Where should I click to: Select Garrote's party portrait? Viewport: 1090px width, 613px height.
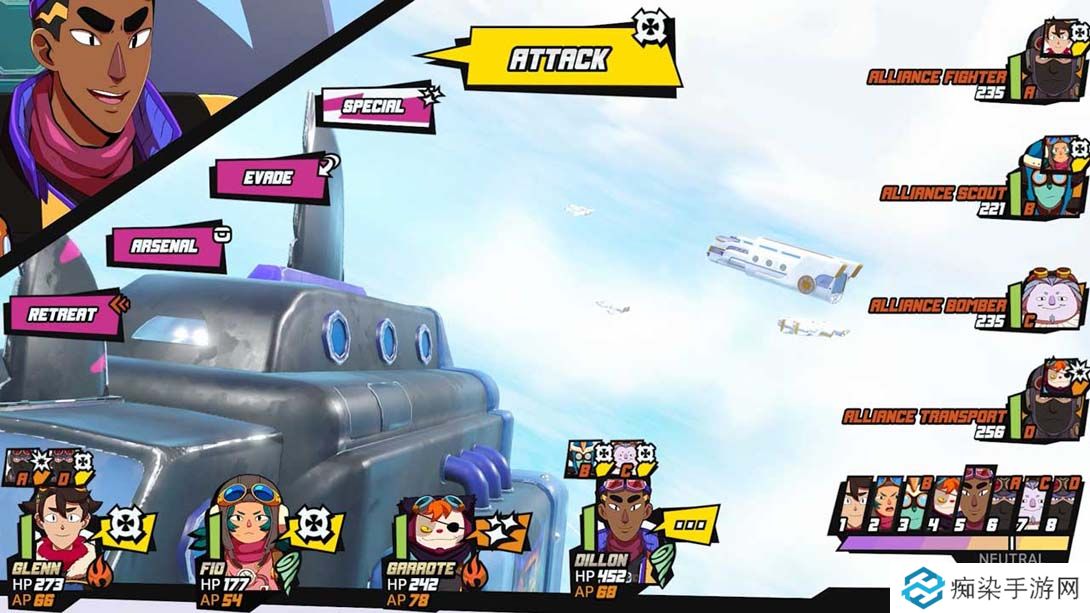coord(431,535)
